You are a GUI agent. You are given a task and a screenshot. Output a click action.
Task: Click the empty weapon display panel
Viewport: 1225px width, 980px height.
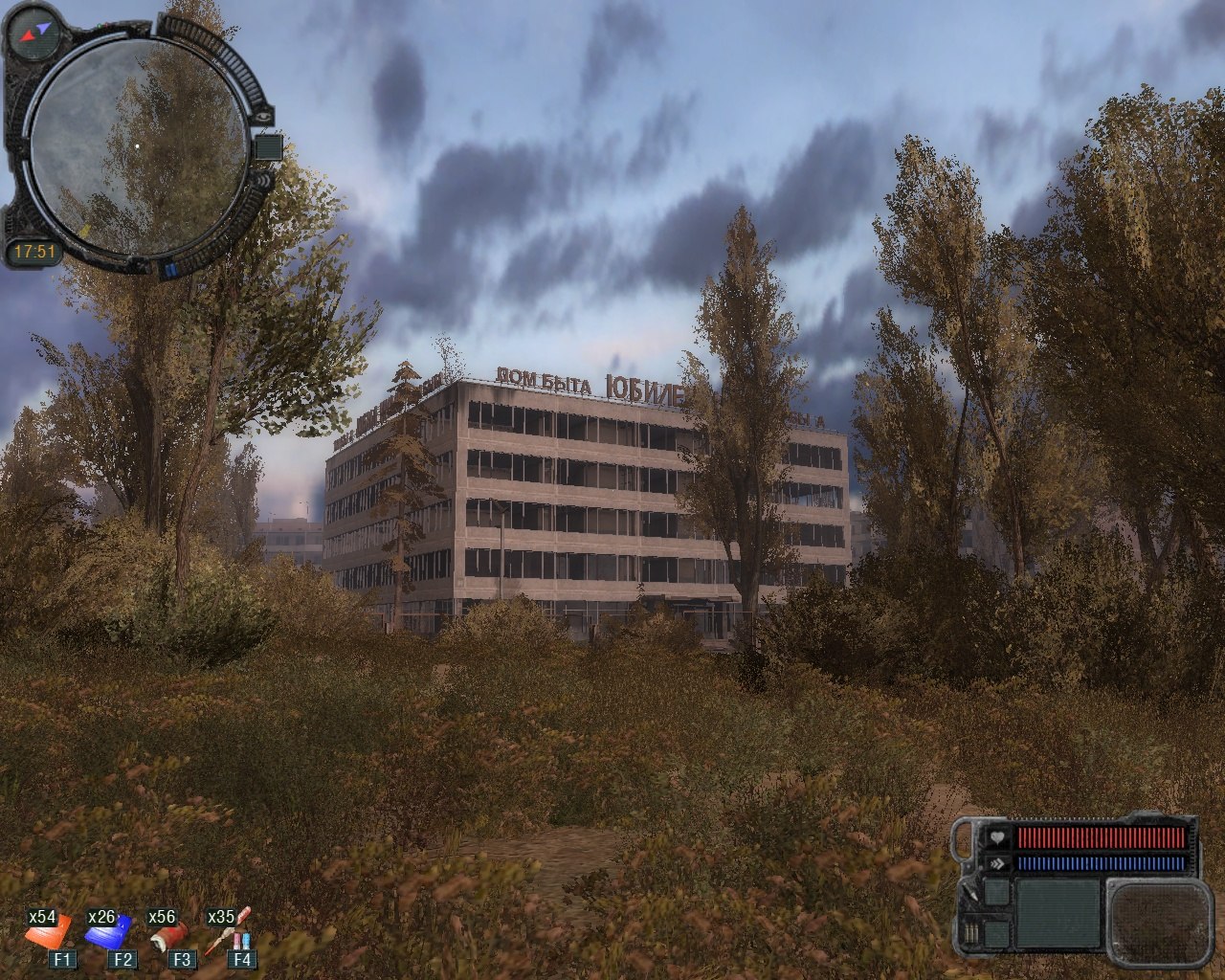[1058, 913]
